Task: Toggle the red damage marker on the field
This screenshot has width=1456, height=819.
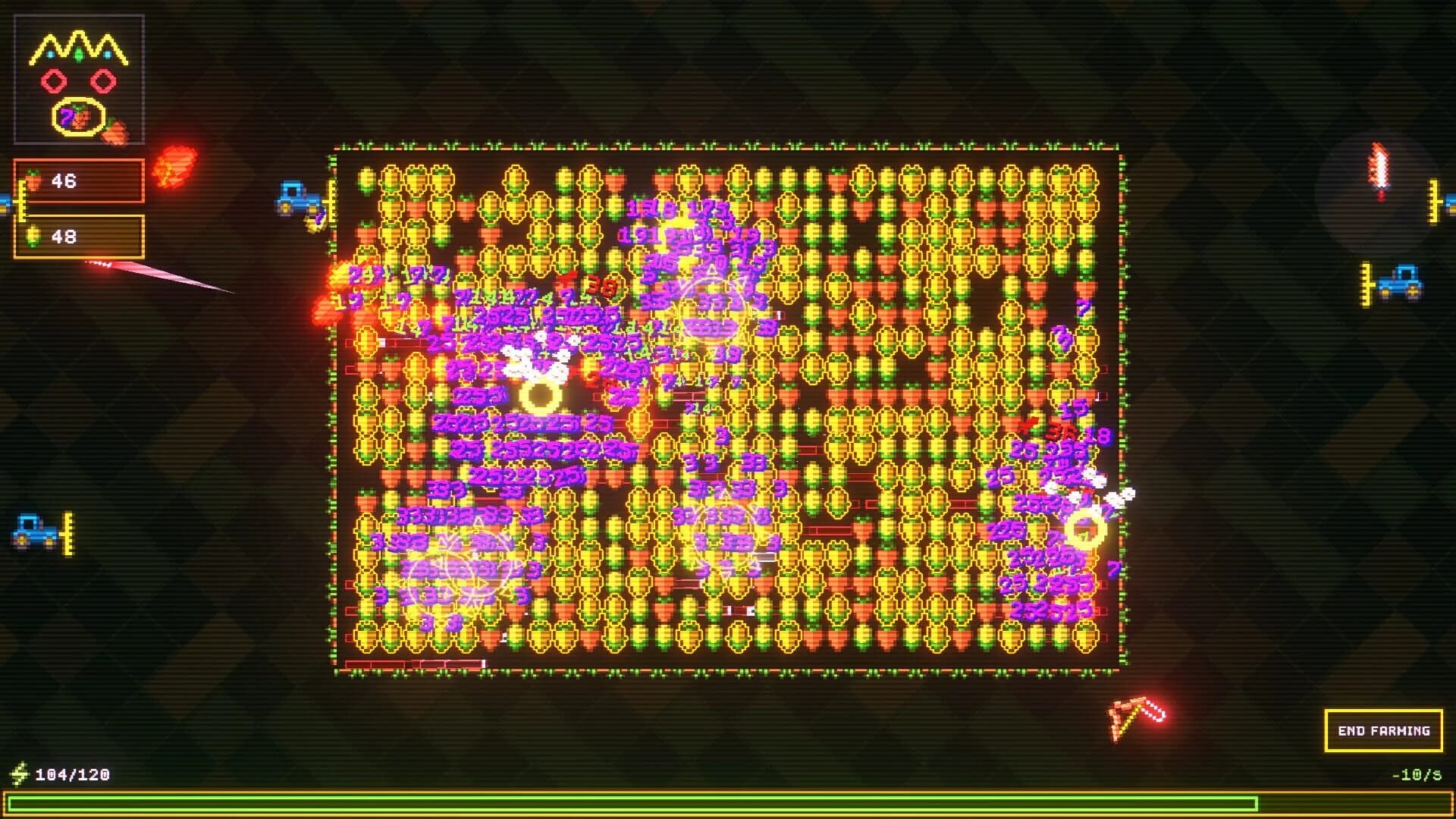Action: (598, 287)
